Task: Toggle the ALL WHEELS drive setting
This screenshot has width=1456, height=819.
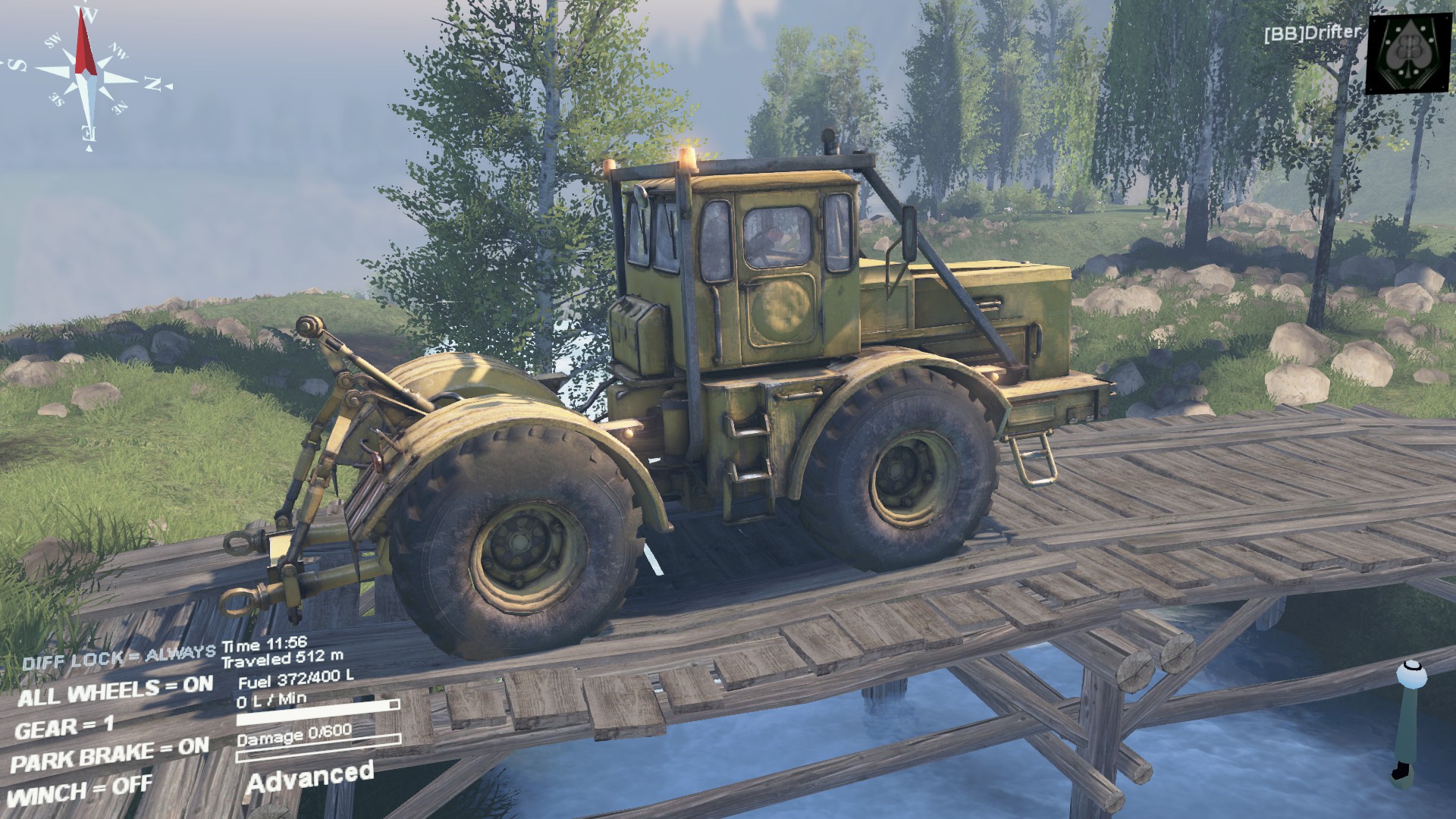Action: point(115,691)
